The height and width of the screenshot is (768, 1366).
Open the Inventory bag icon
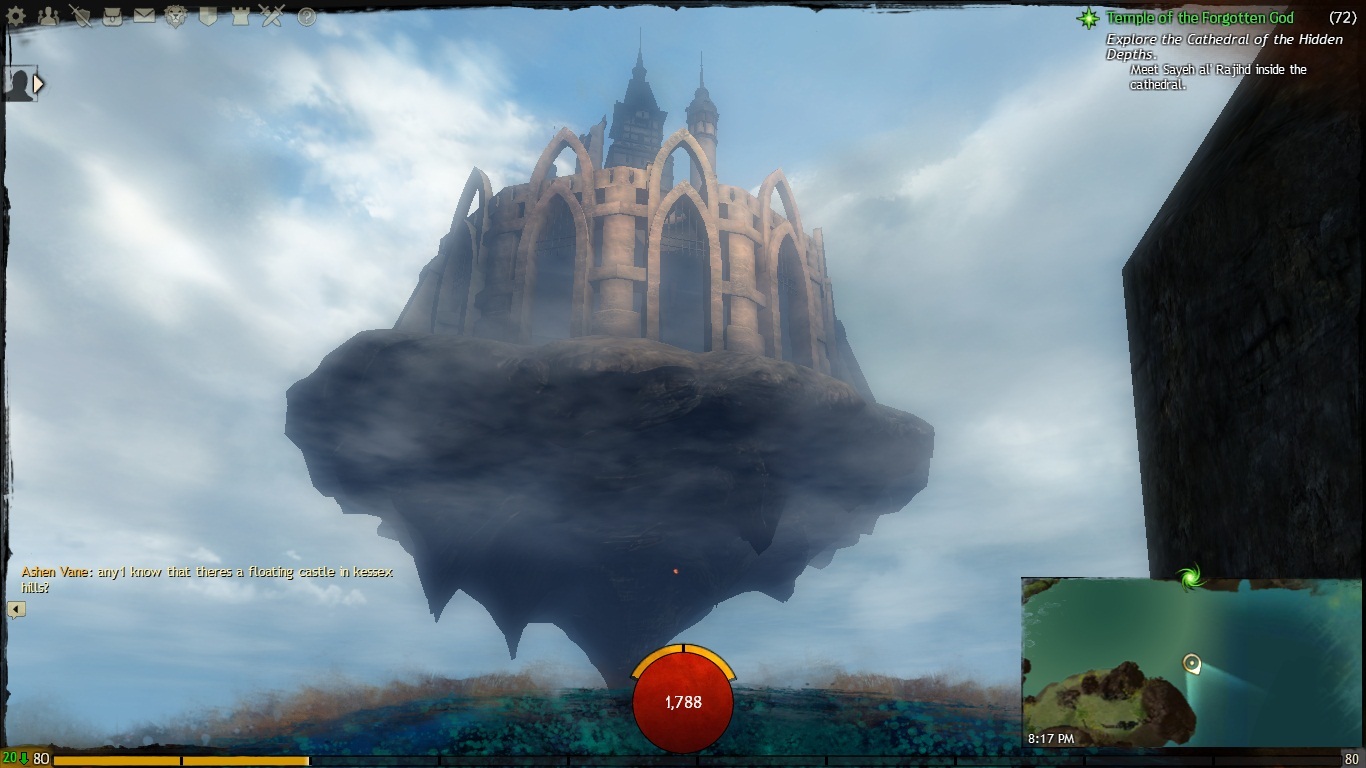click(x=113, y=16)
